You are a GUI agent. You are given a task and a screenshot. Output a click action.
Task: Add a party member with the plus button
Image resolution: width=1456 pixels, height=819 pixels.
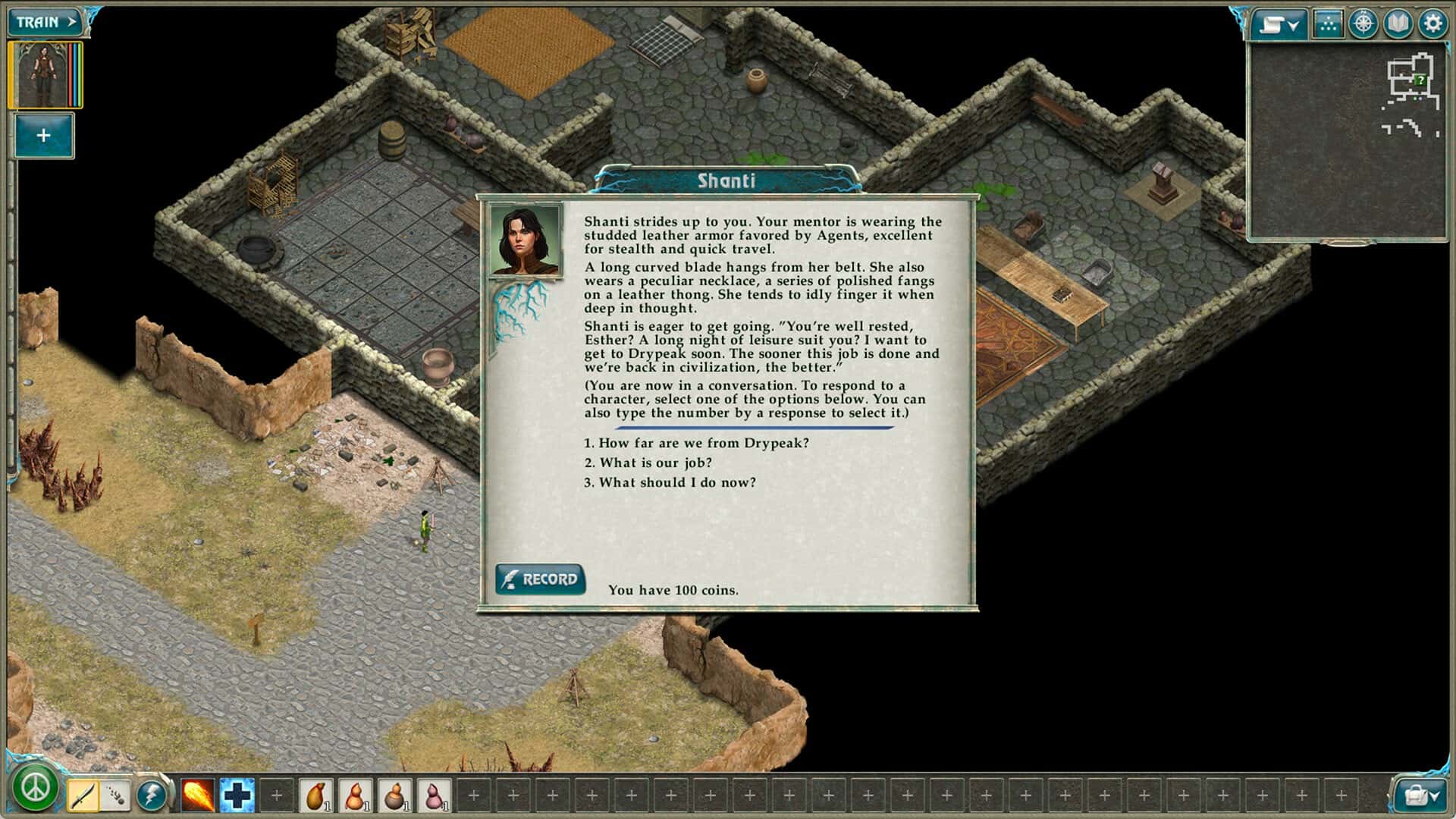(43, 136)
